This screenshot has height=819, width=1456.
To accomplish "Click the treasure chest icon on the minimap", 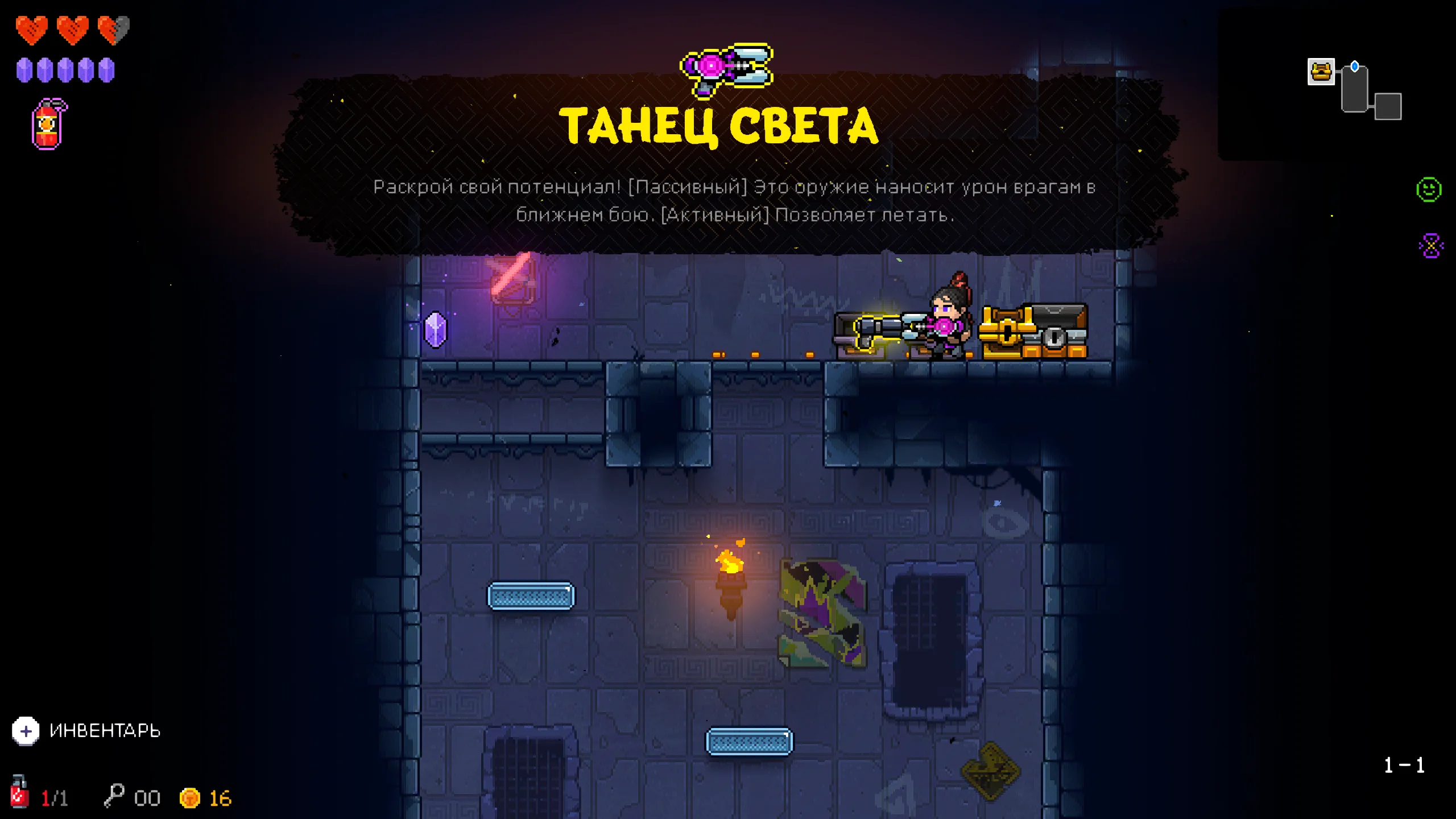I will pos(1321,72).
